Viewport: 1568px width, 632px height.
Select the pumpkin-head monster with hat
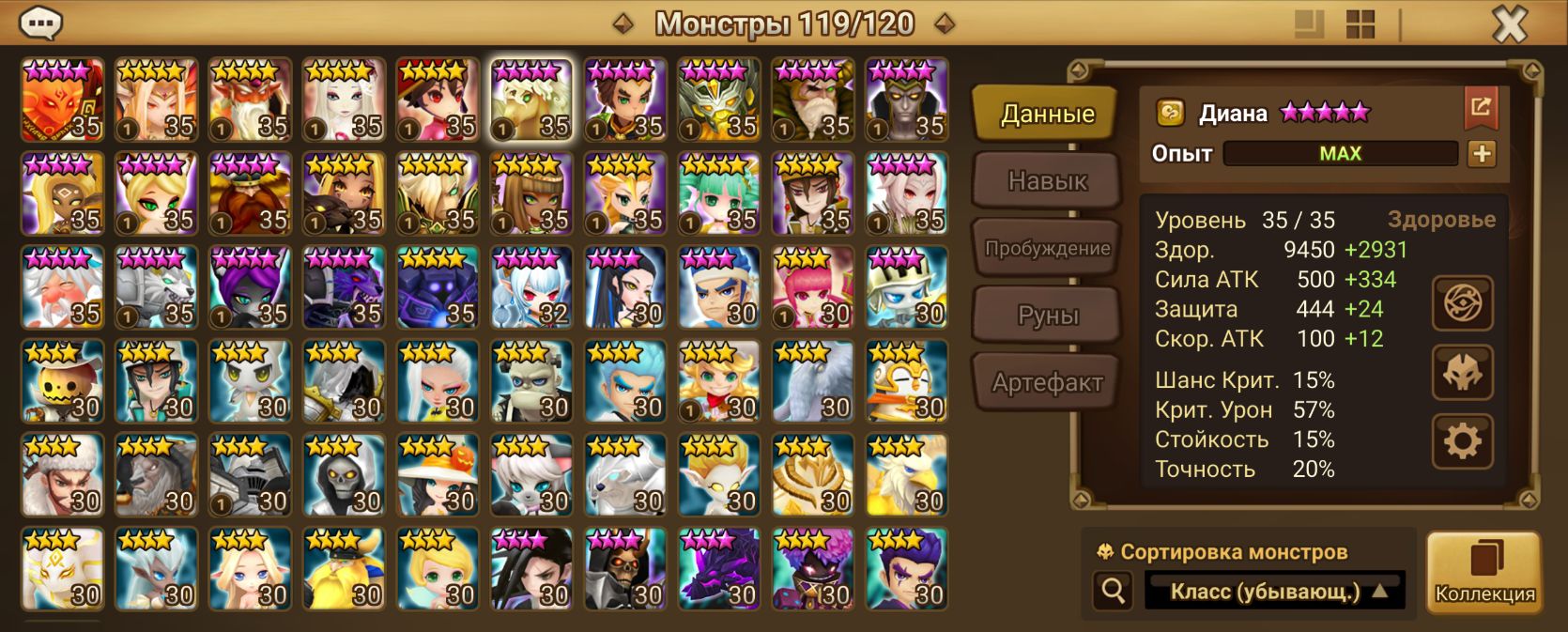coord(62,381)
